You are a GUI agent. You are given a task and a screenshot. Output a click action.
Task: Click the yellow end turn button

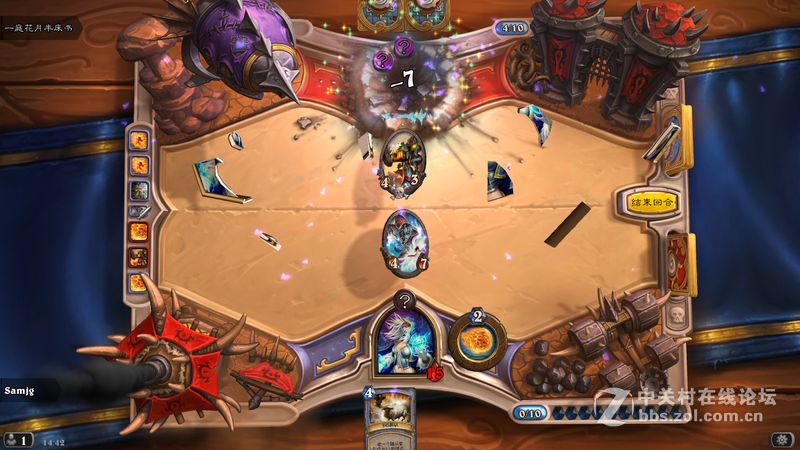coord(651,202)
